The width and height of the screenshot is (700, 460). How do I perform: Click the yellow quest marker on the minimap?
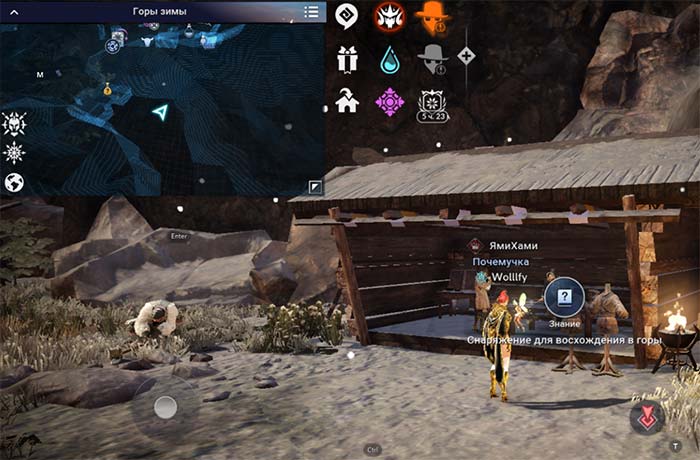[x=107, y=89]
